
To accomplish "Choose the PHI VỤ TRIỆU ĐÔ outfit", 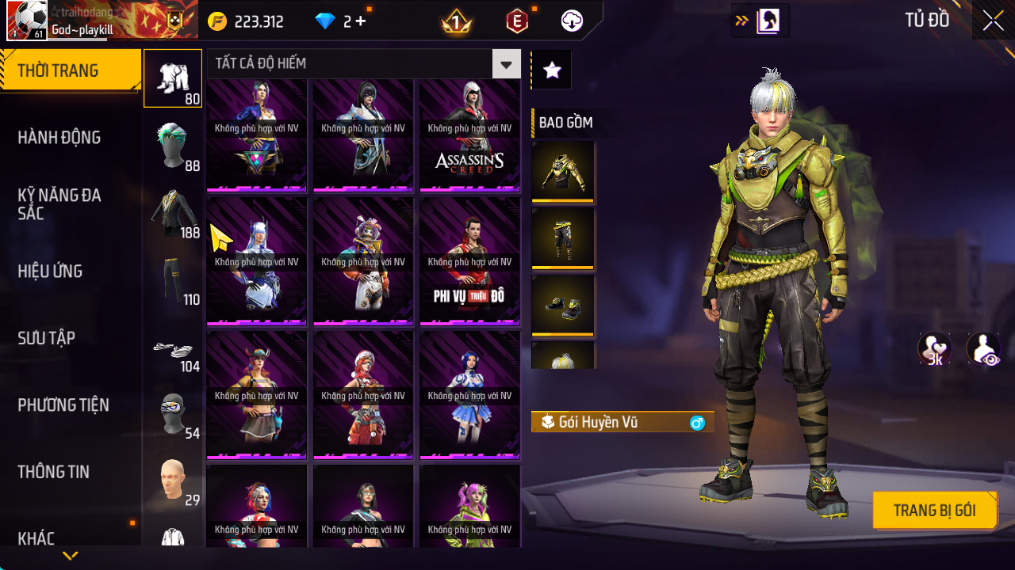I will click(469, 262).
